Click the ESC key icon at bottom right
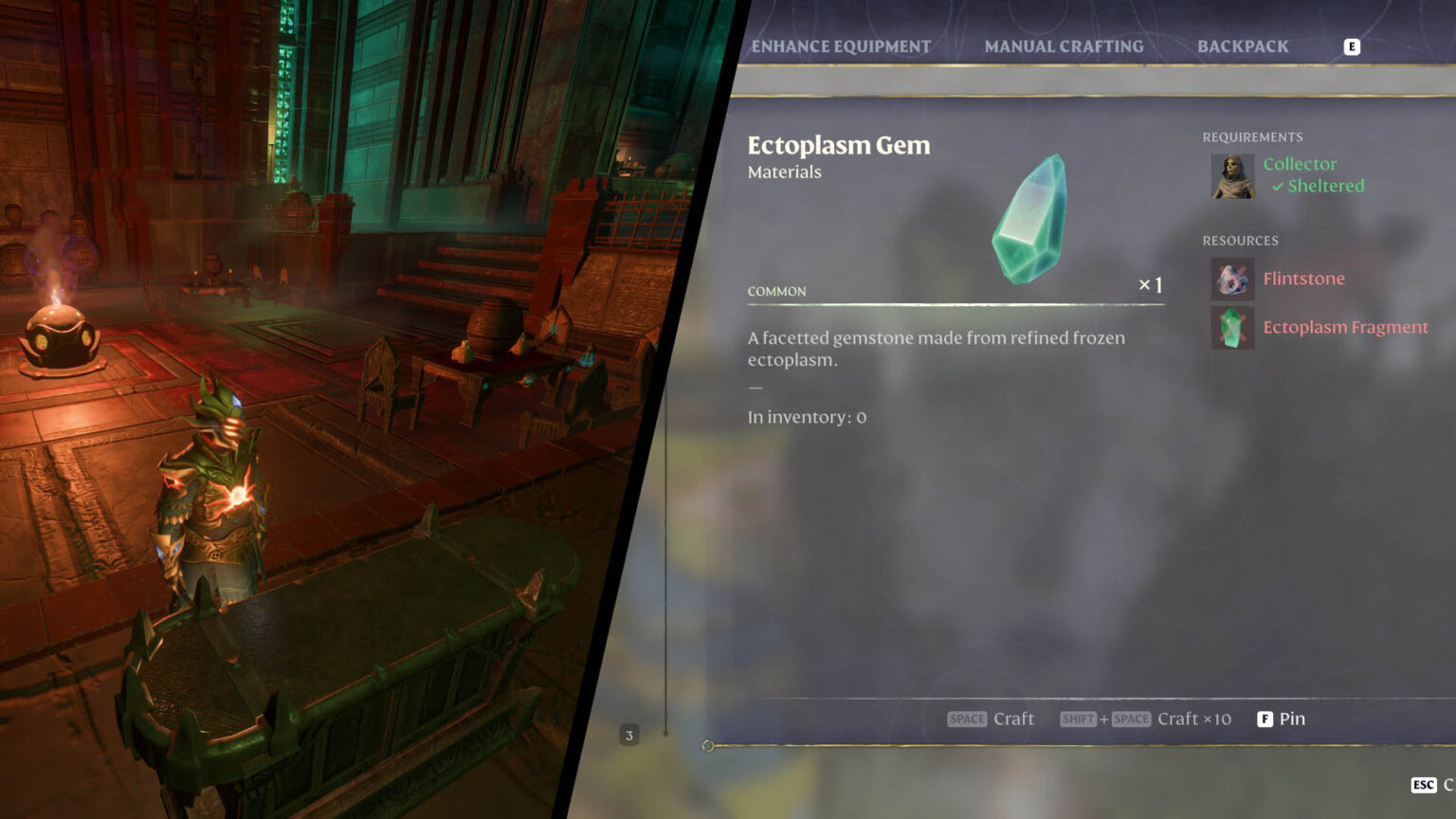 1423,785
